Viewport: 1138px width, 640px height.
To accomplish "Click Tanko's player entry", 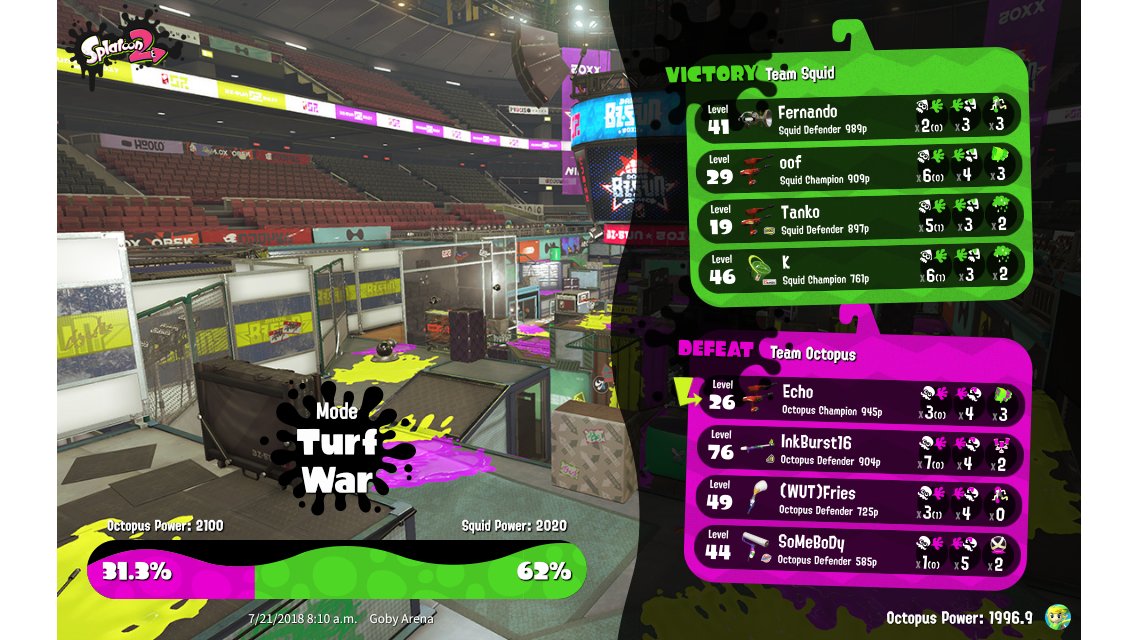I will click(860, 217).
